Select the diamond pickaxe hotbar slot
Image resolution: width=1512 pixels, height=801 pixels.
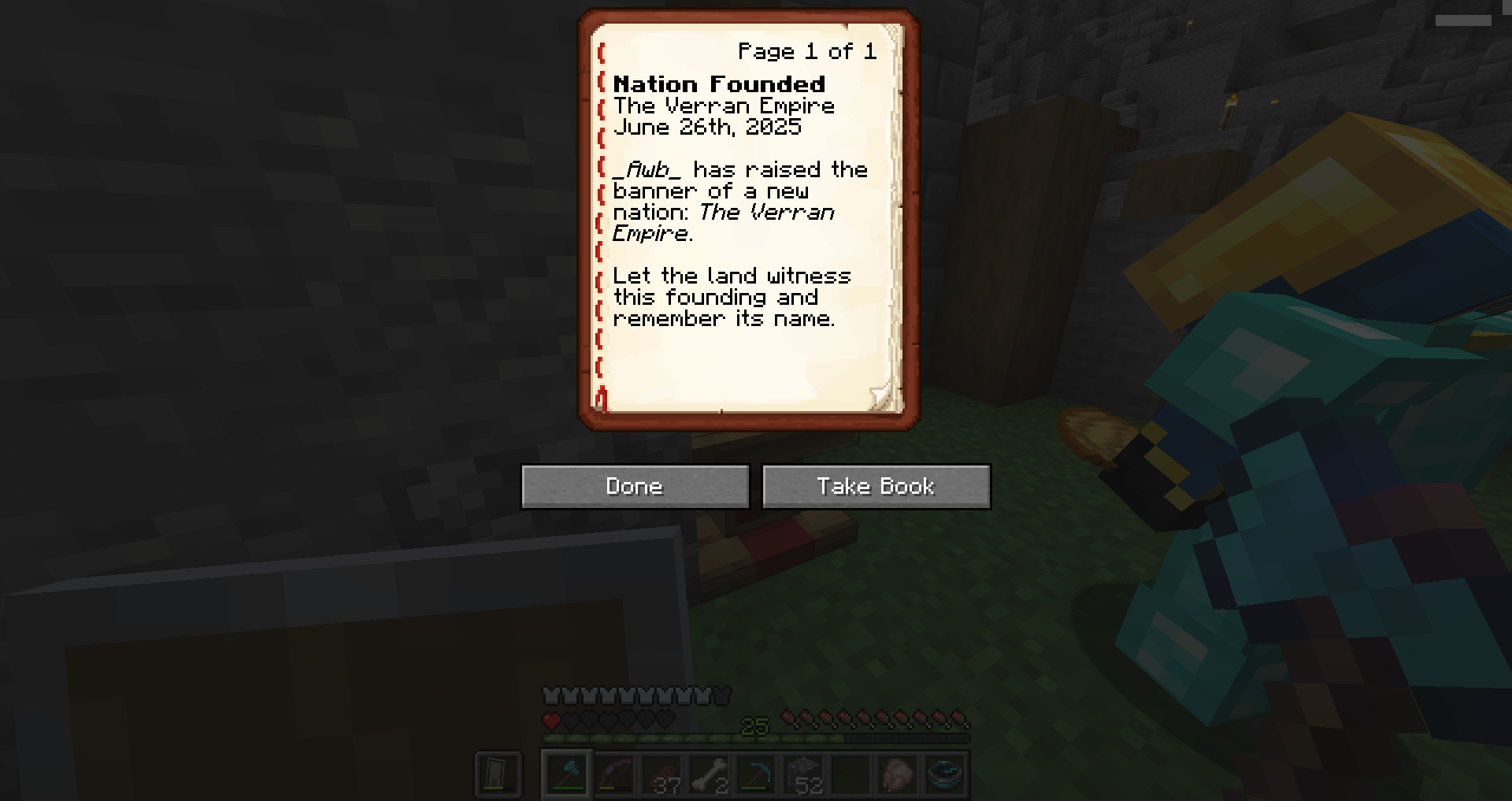pyautogui.click(x=756, y=775)
